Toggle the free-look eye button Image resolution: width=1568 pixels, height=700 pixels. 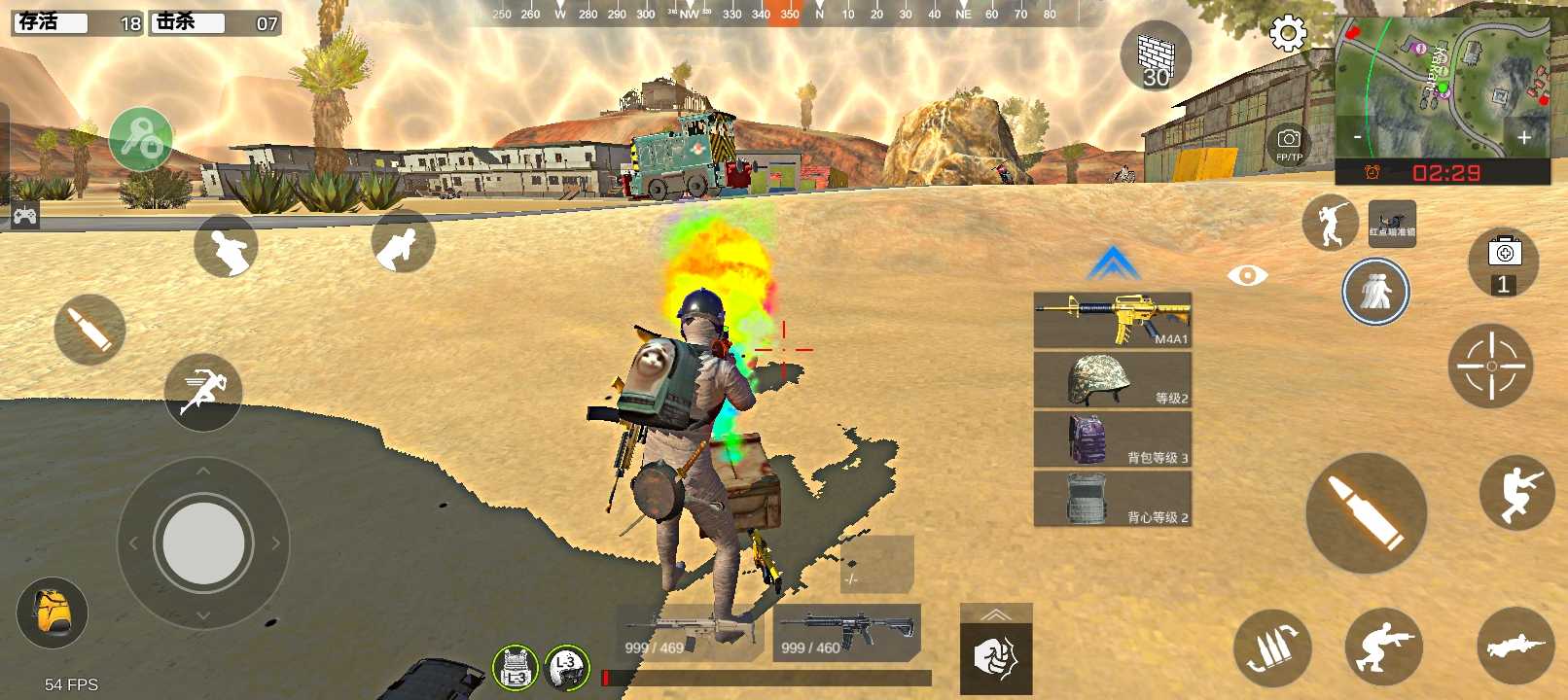1247,276
